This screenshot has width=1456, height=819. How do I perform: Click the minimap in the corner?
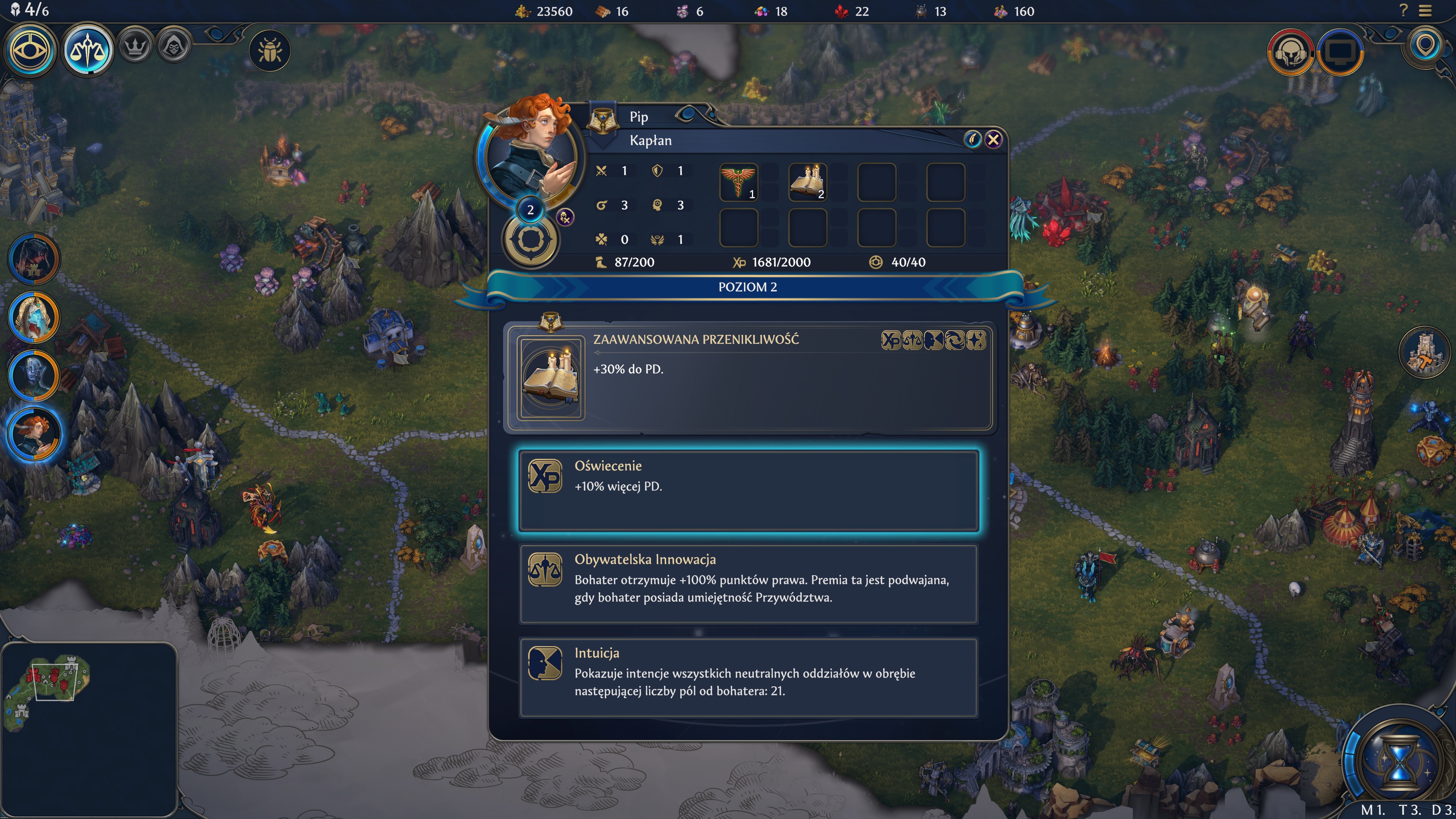(x=89, y=729)
